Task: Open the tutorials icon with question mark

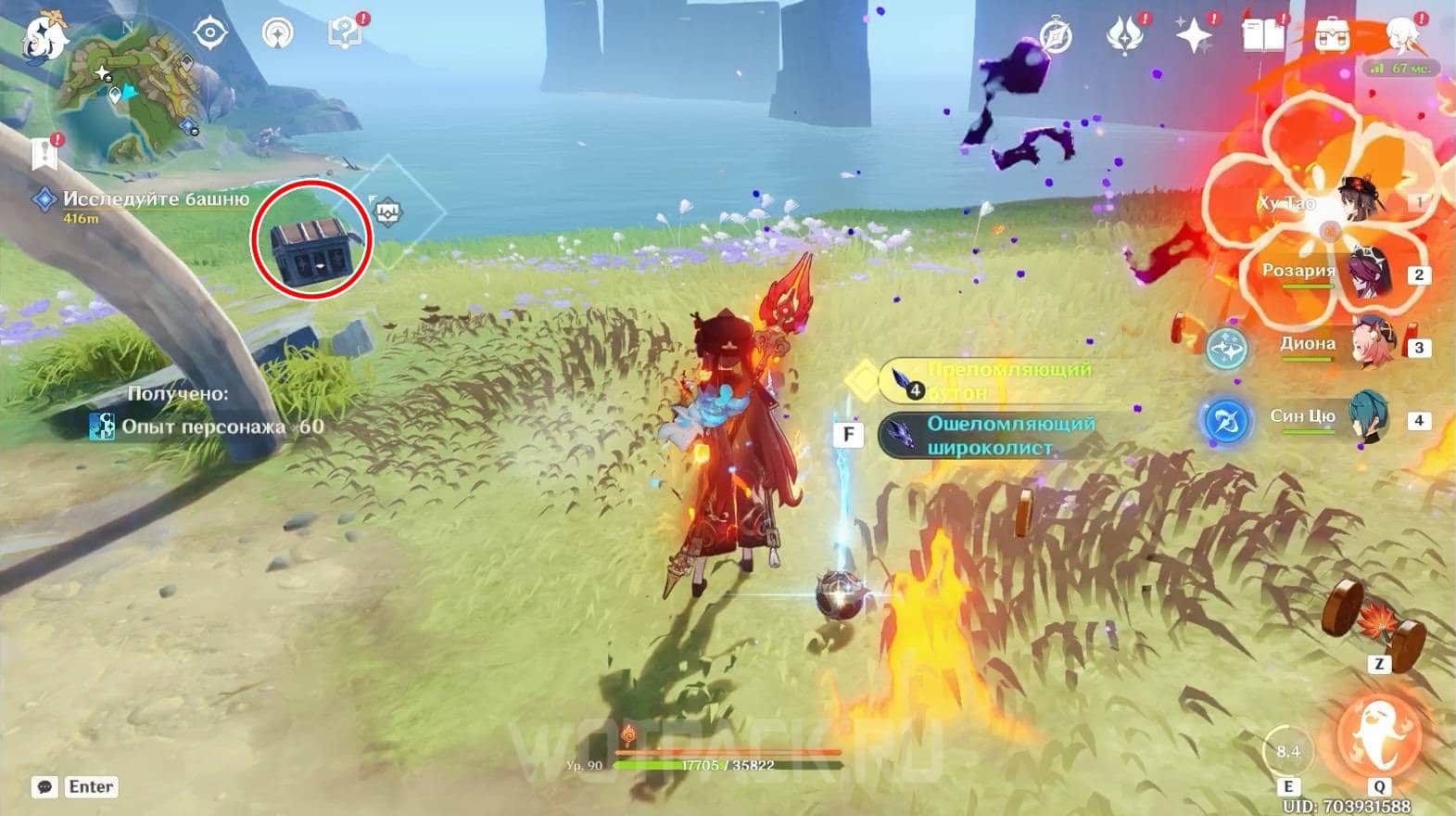Action: pos(344,33)
